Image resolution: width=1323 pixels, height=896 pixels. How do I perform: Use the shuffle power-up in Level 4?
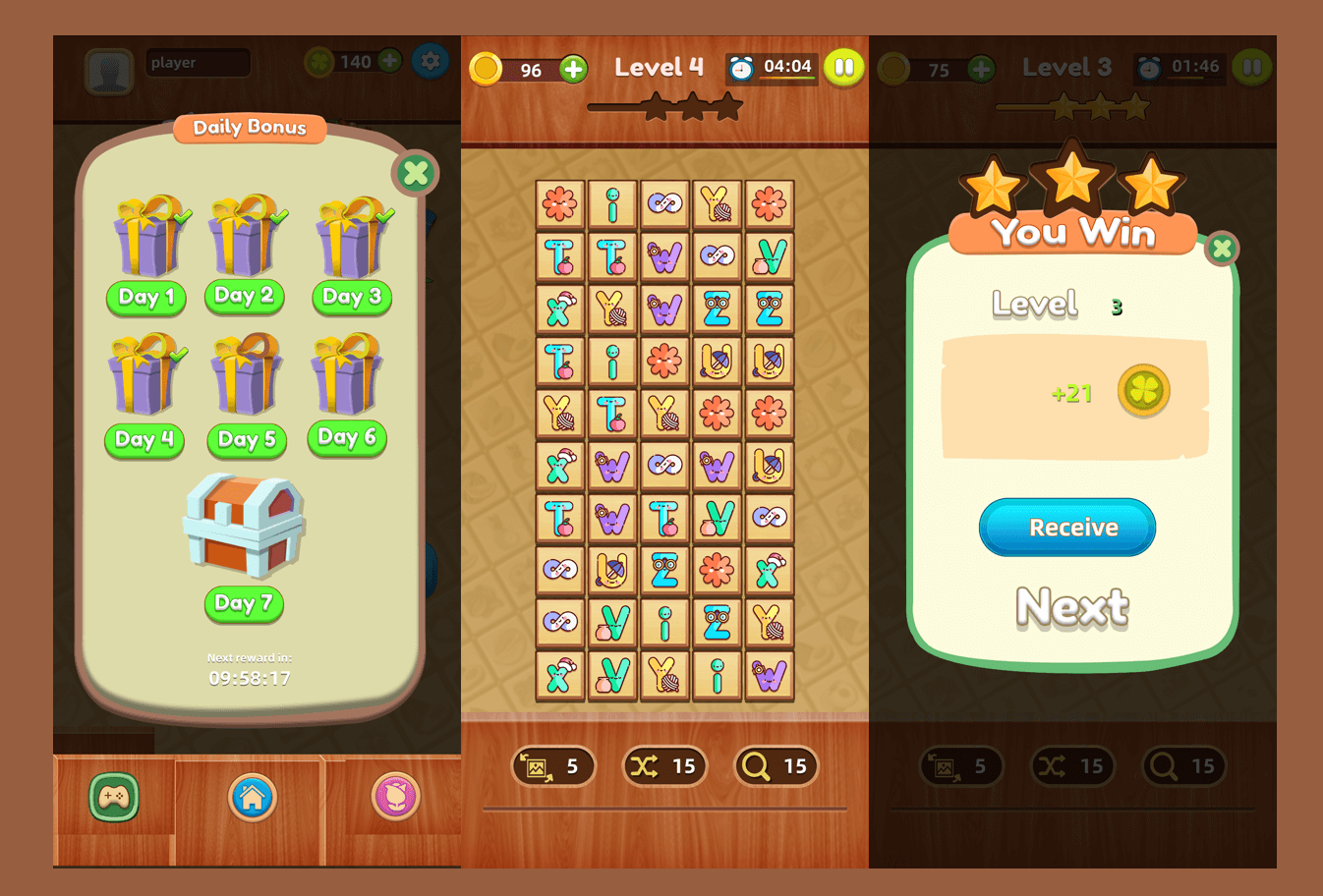(x=664, y=766)
